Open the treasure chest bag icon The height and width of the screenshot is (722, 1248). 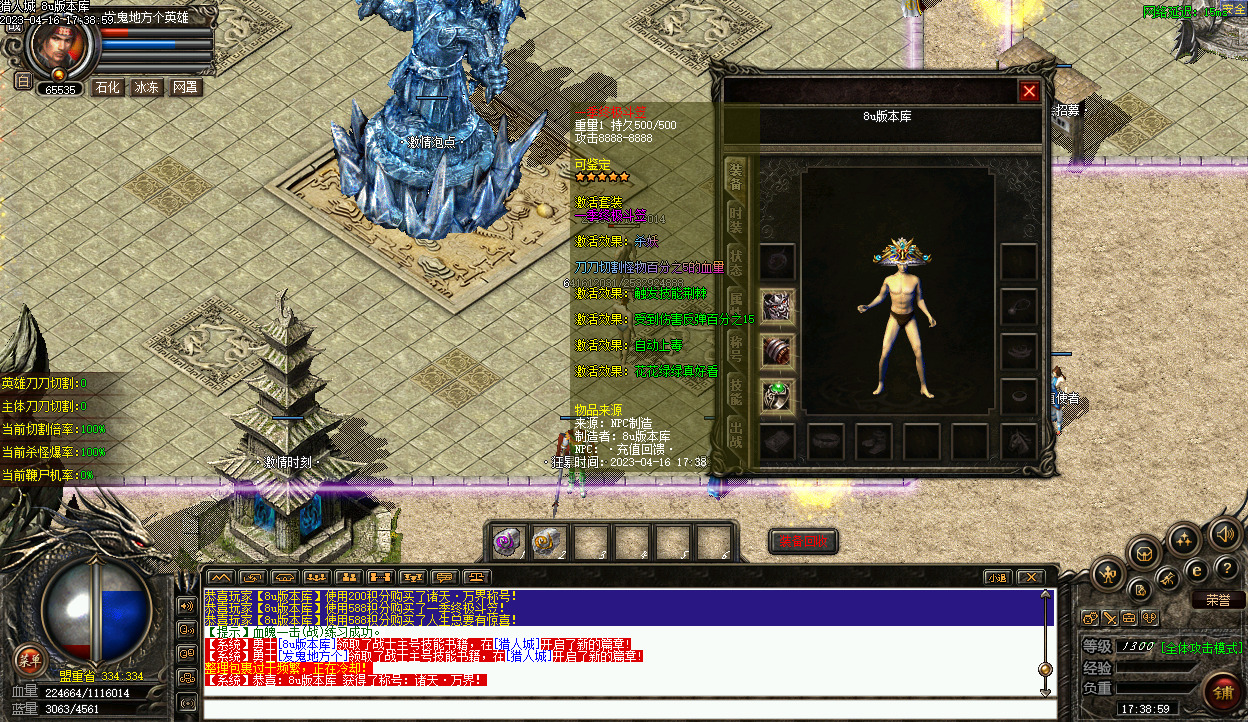click(1144, 552)
